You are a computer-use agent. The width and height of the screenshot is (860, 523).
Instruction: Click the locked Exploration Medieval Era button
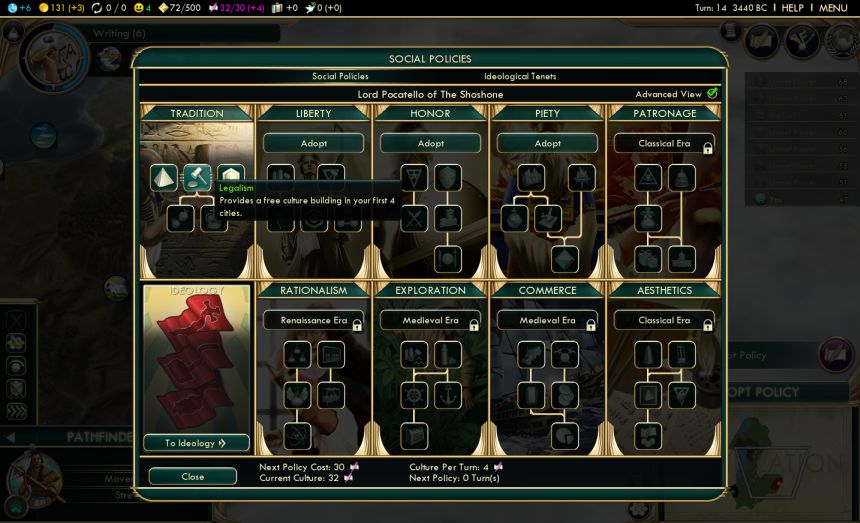click(431, 321)
